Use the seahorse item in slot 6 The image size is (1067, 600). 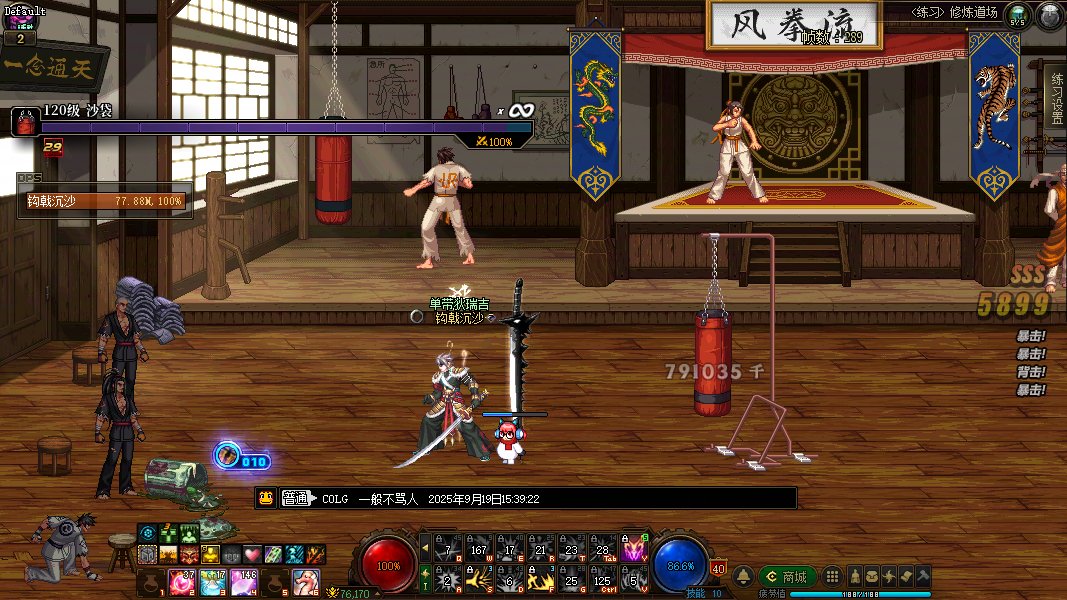click(x=306, y=581)
